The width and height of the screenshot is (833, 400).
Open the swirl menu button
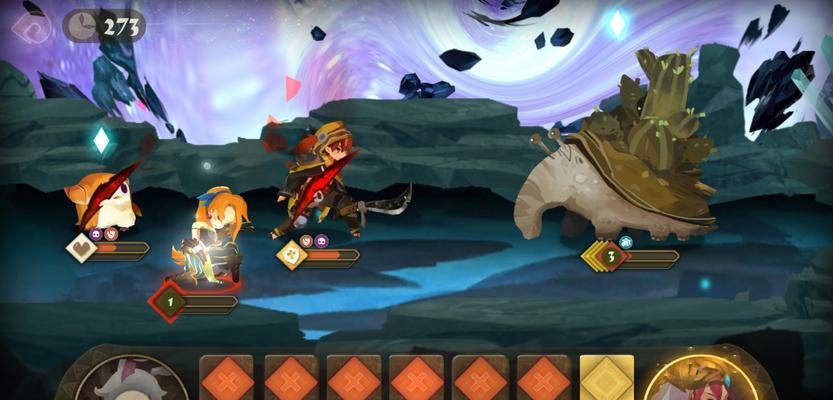30,26
